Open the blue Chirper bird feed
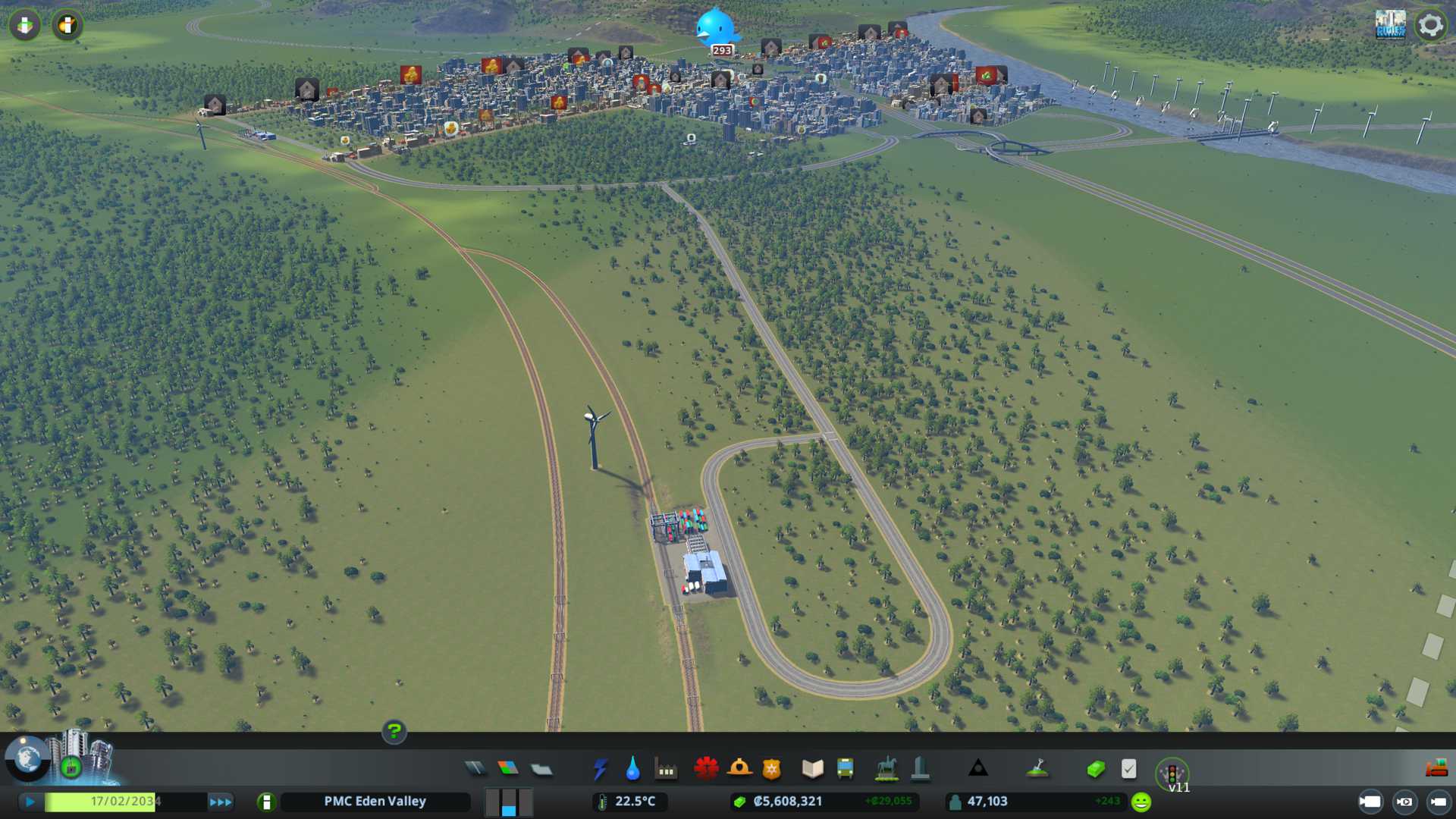 [x=716, y=28]
